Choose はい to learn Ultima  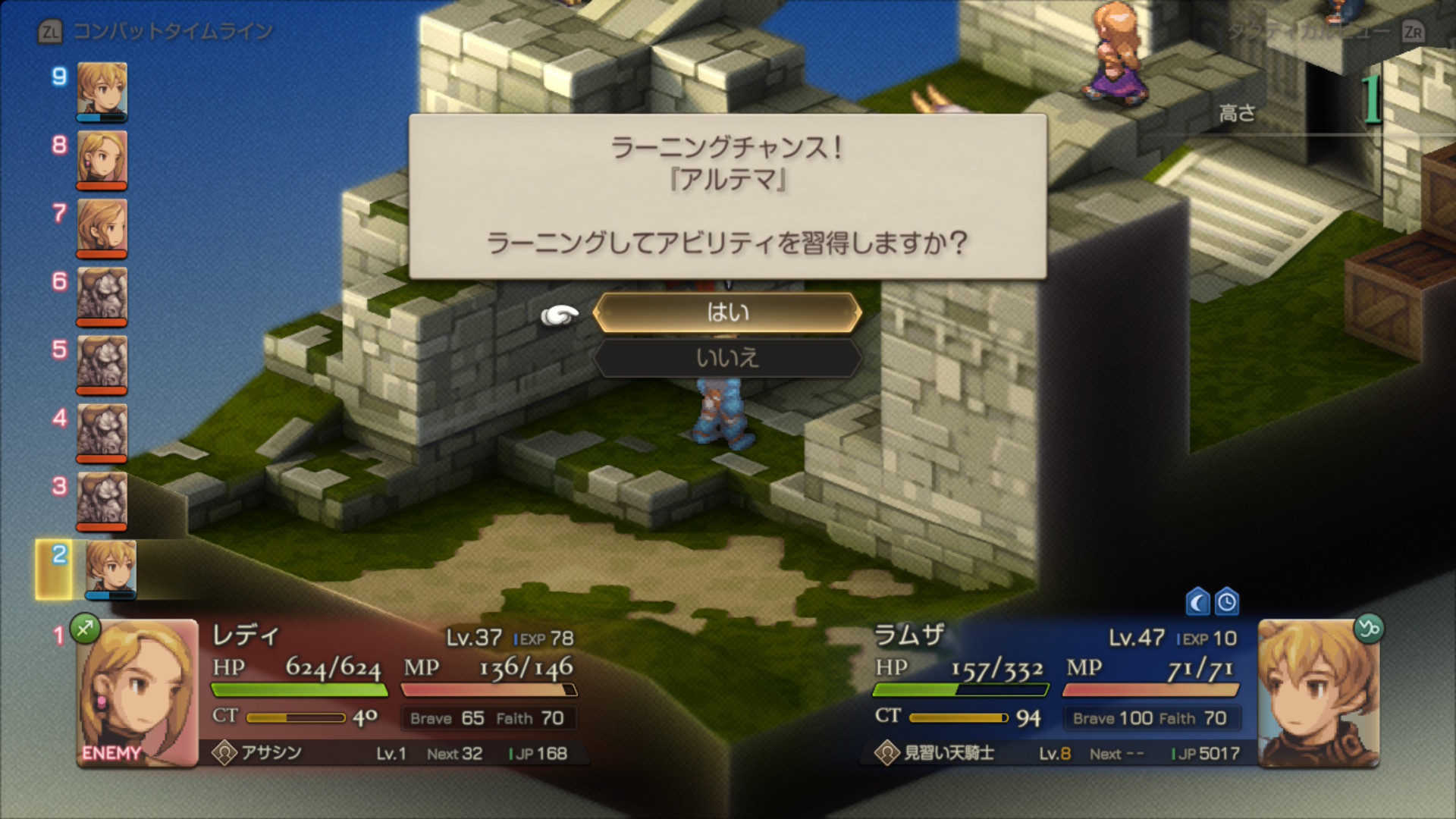pos(727,312)
